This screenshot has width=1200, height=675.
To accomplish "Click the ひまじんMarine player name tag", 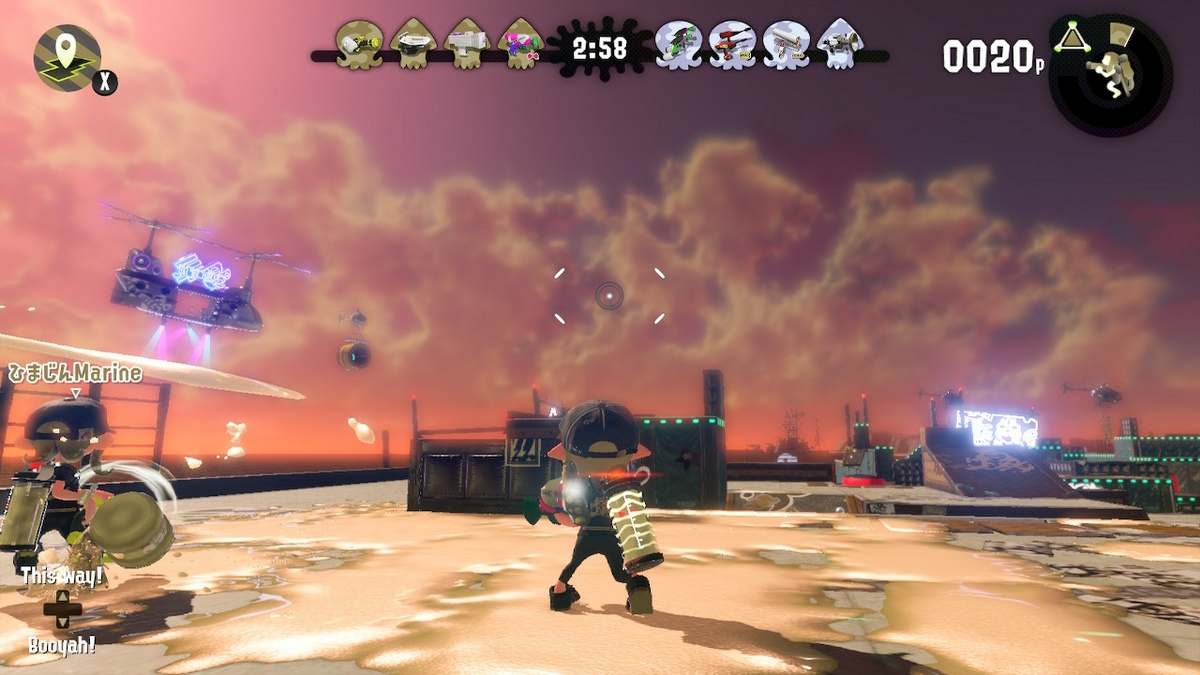I will 75,374.
